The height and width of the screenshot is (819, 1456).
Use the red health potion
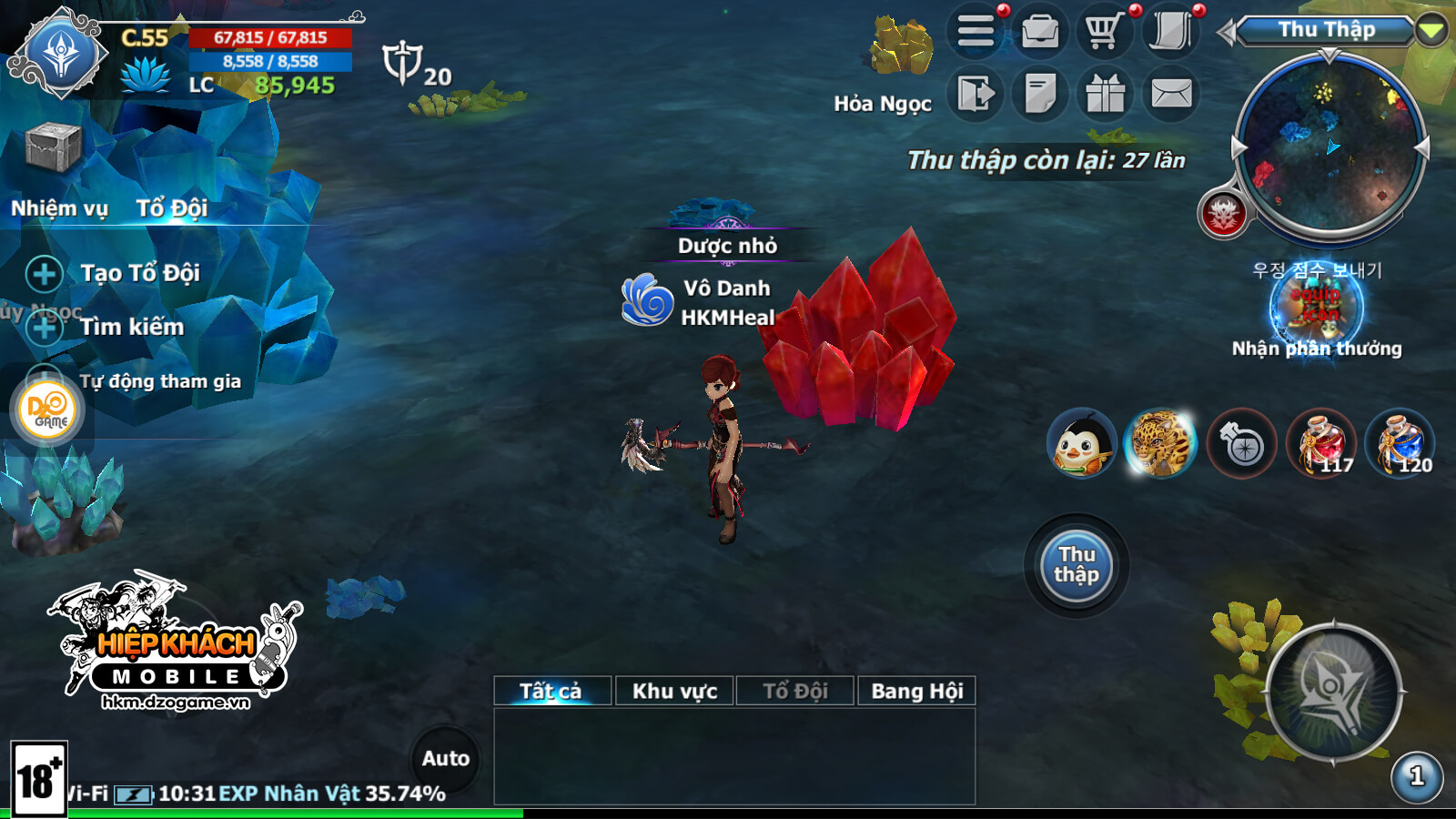pyautogui.click(x=1320, y=443)
